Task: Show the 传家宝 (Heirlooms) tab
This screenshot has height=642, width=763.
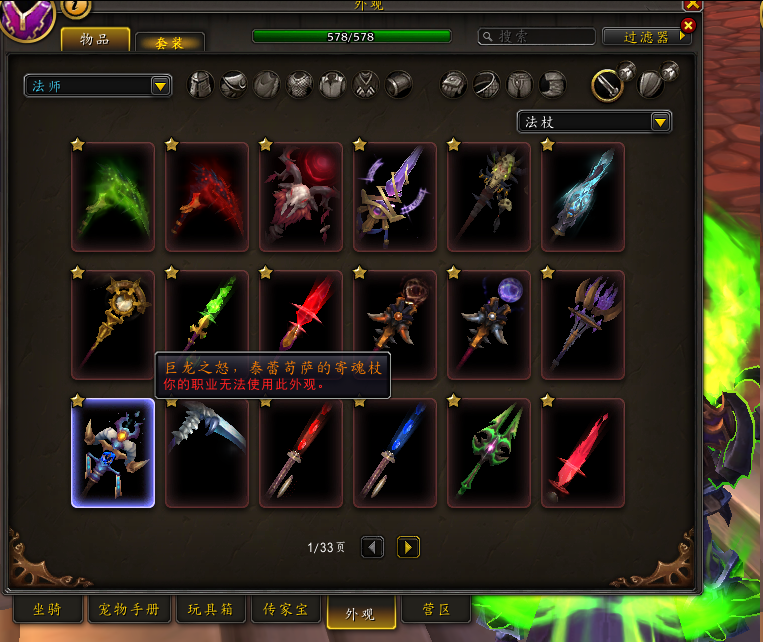Action: click(x=285, y=609)
